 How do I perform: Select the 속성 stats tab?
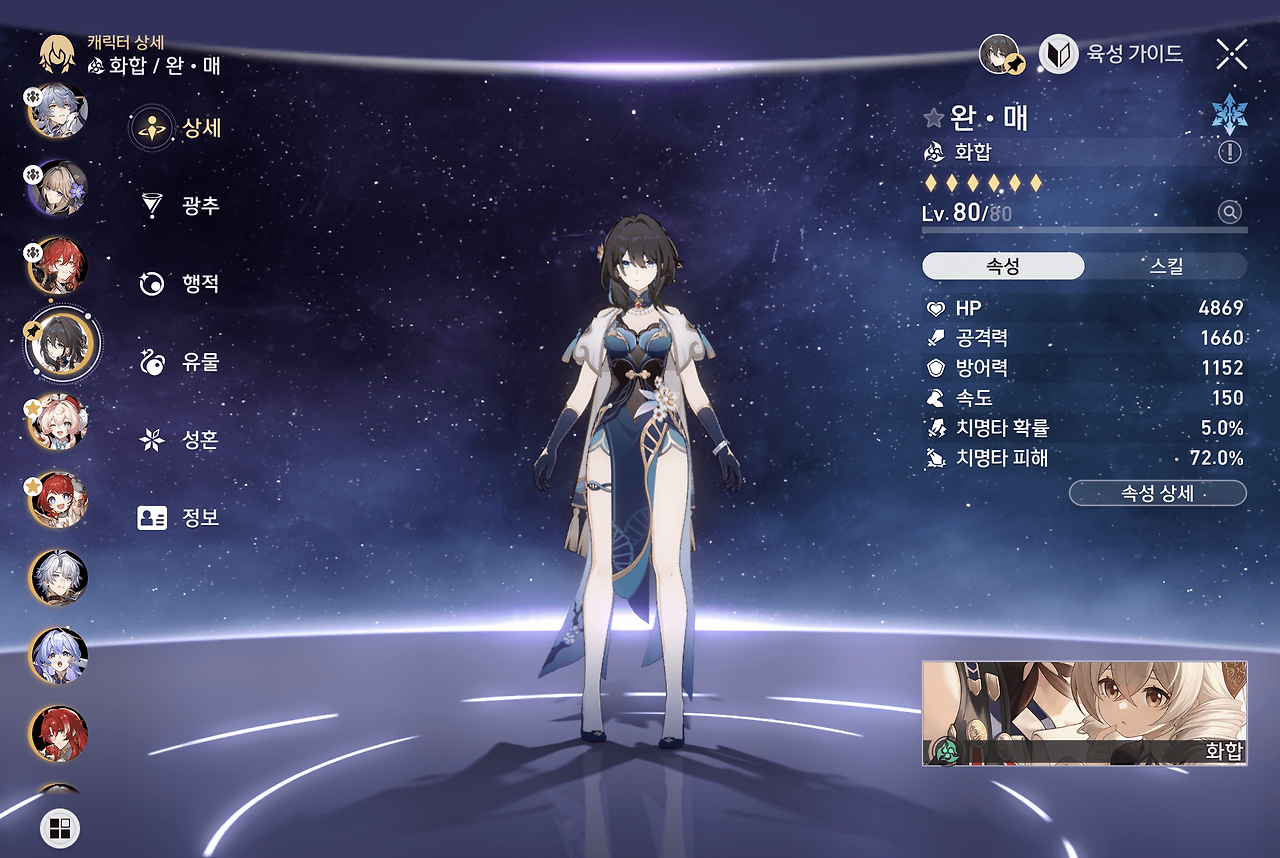pos(1002,266)
